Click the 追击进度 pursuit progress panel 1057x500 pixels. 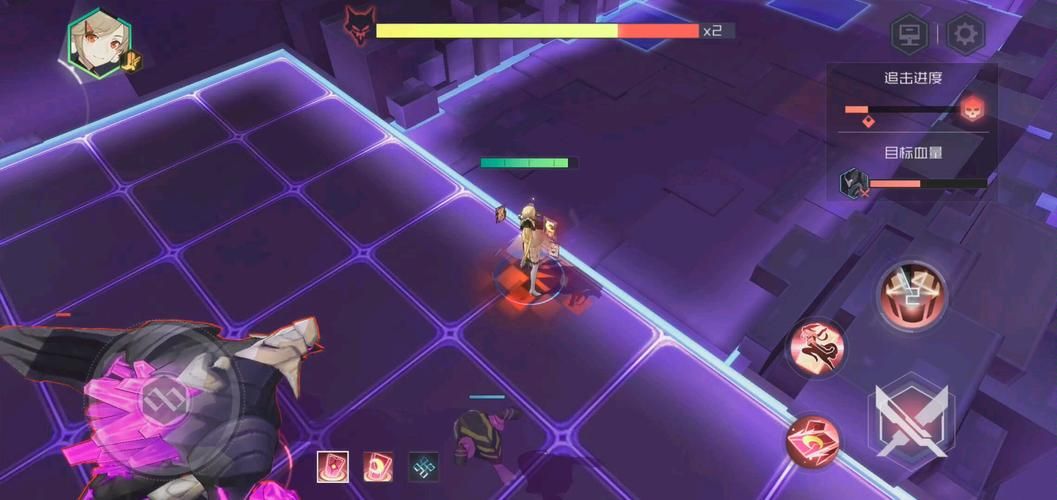click(912, 100)
